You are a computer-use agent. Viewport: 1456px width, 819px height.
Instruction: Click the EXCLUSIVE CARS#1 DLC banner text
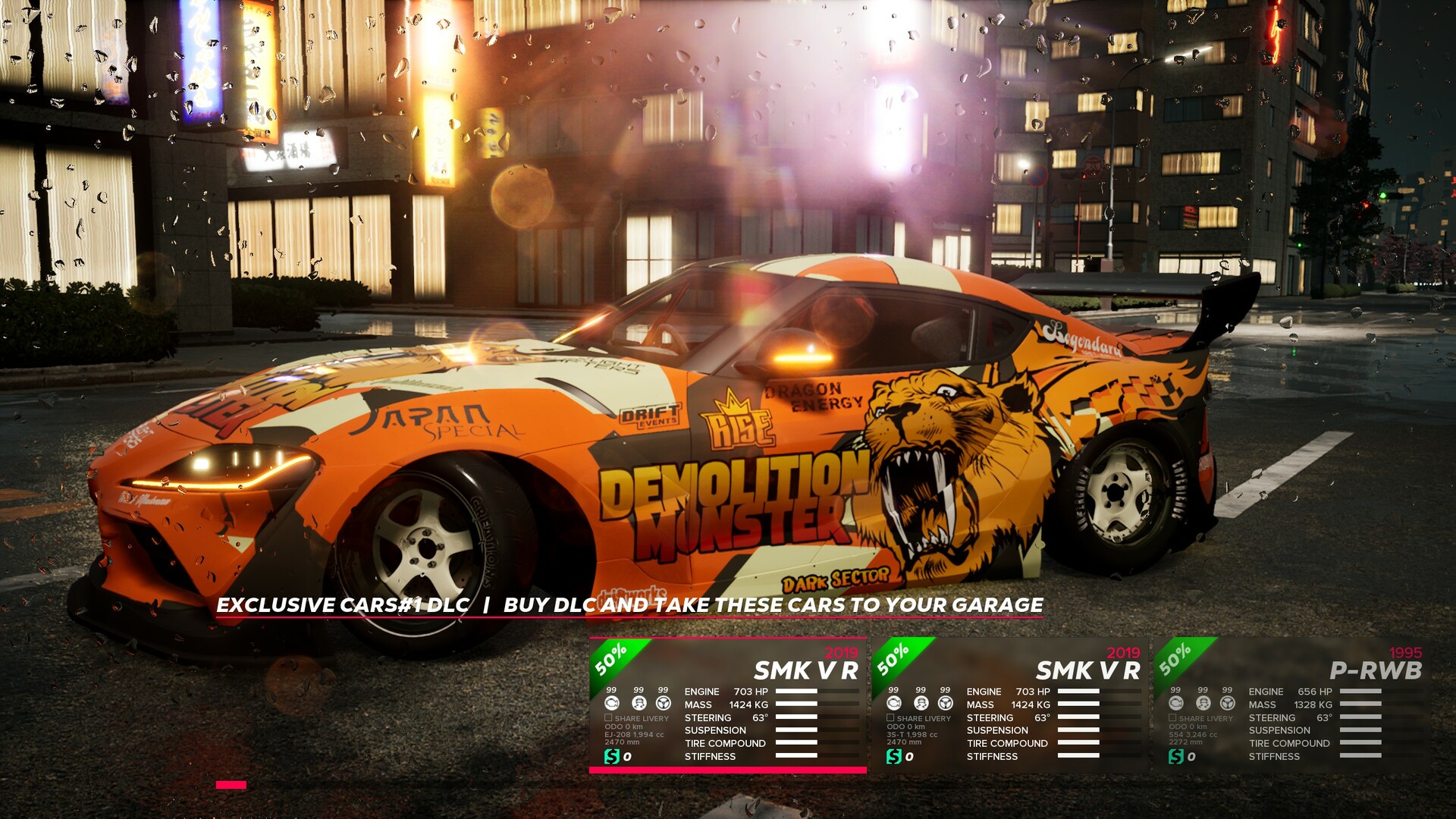[x=341, y=606]
